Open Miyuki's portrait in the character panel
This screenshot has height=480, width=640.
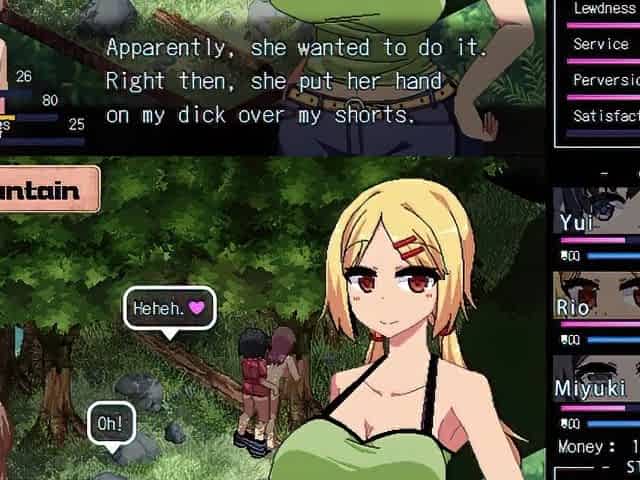597,377
